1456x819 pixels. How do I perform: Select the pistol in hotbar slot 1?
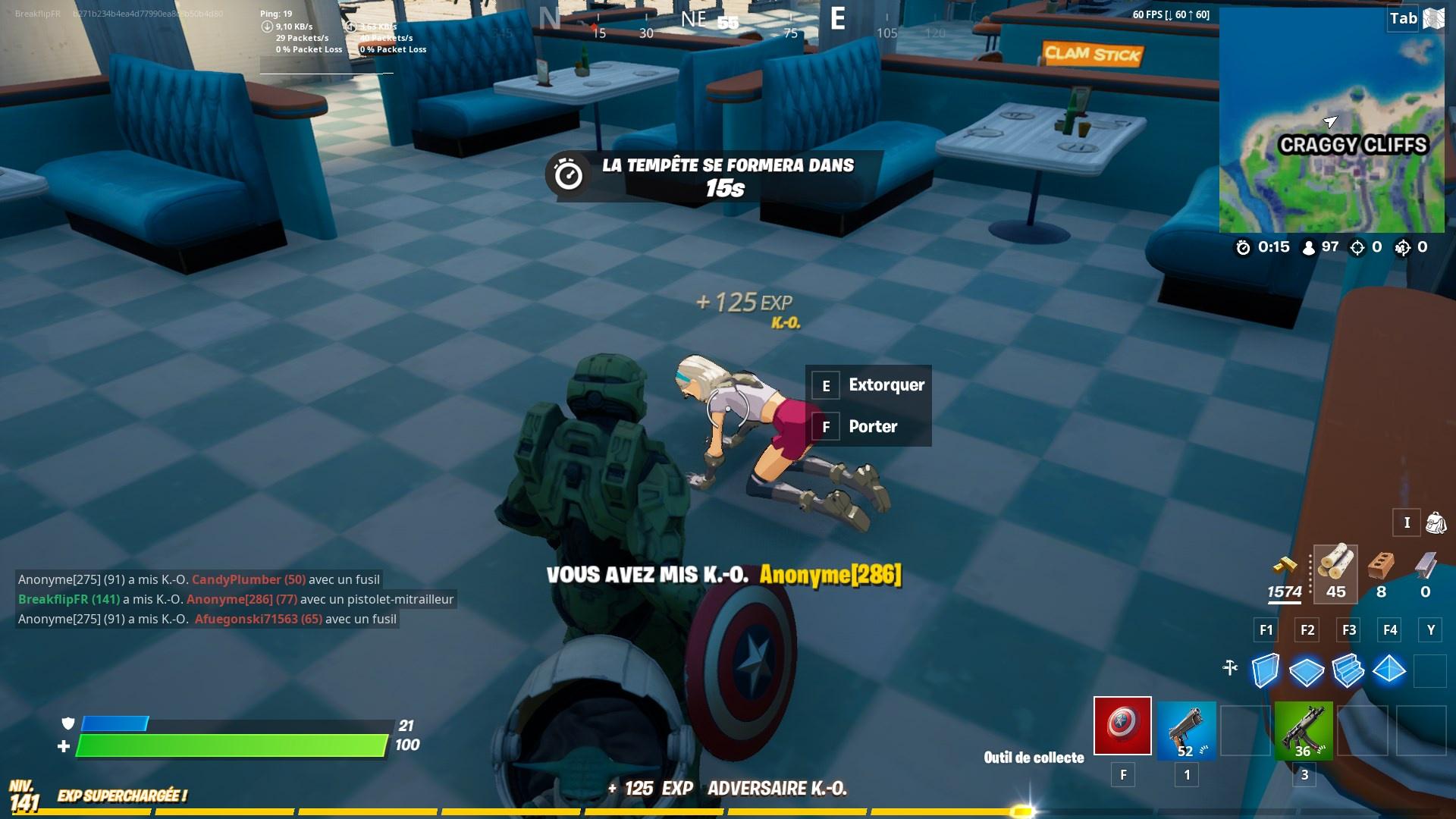1185,730
